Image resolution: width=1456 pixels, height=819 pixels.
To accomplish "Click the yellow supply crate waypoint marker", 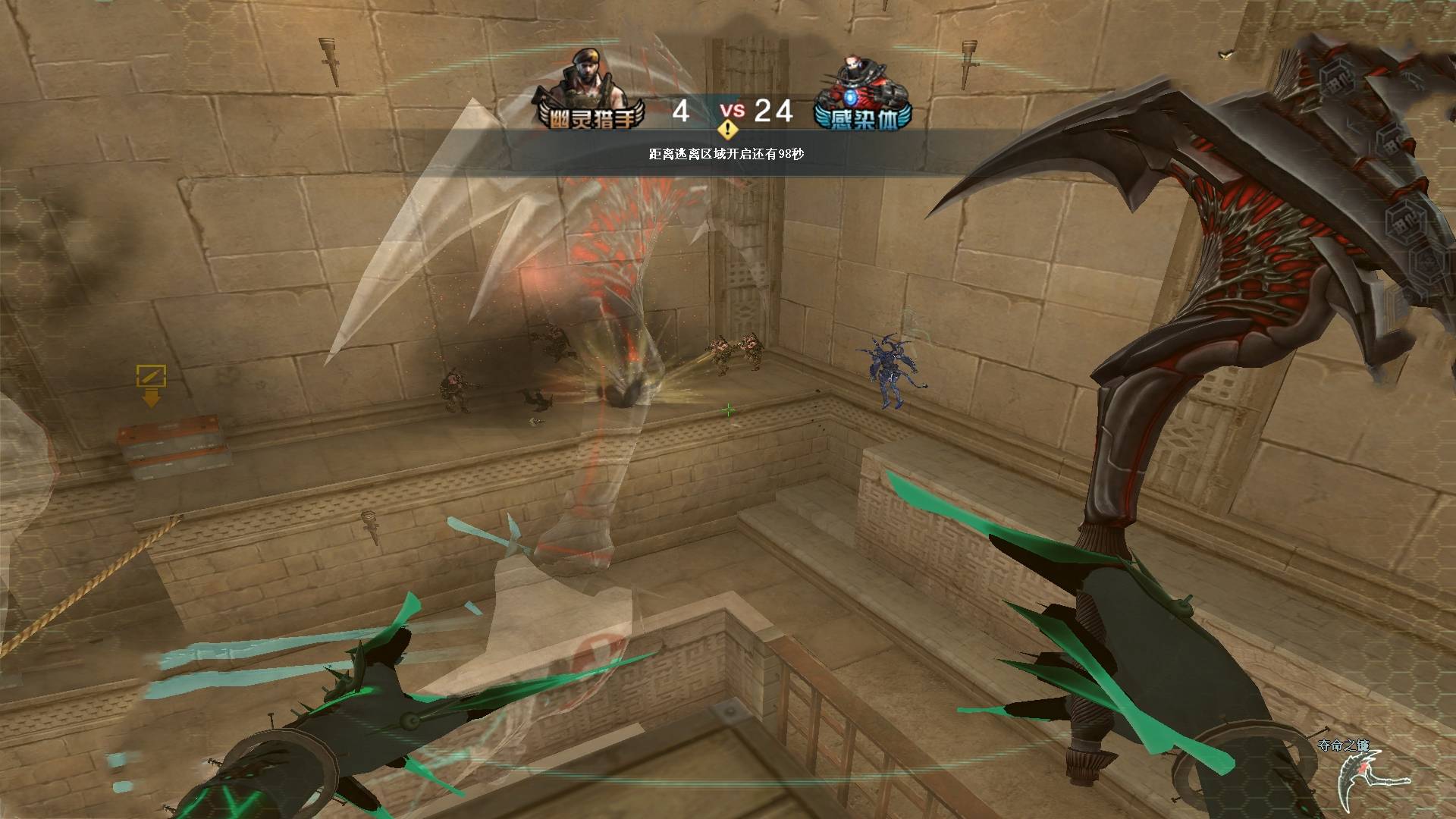I will pyautogui.click(x=151, y=384).
